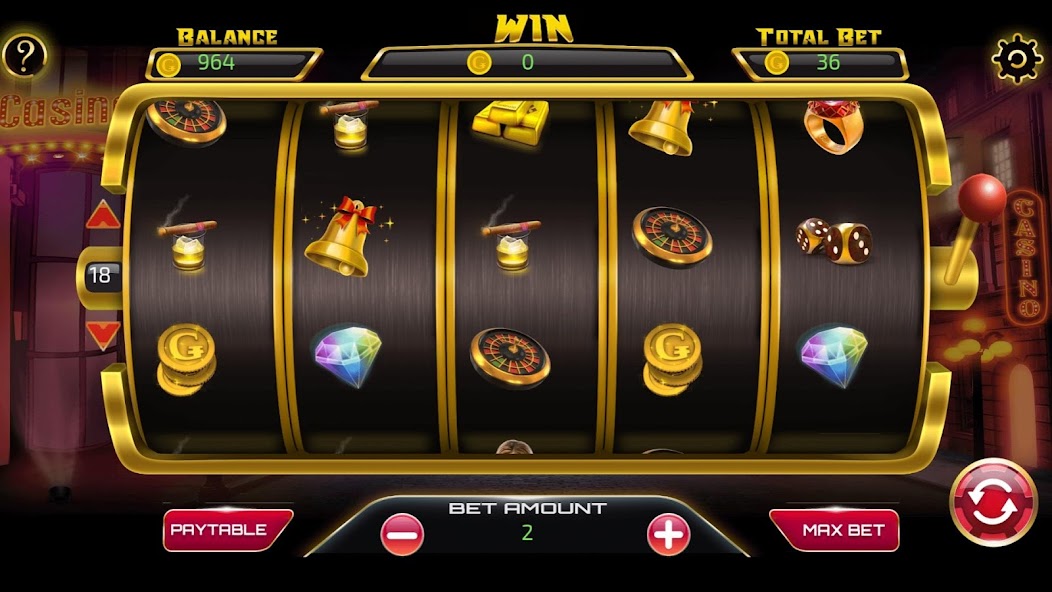
Task: Raise the payline count with the up arrow
Action: (103, 215)
